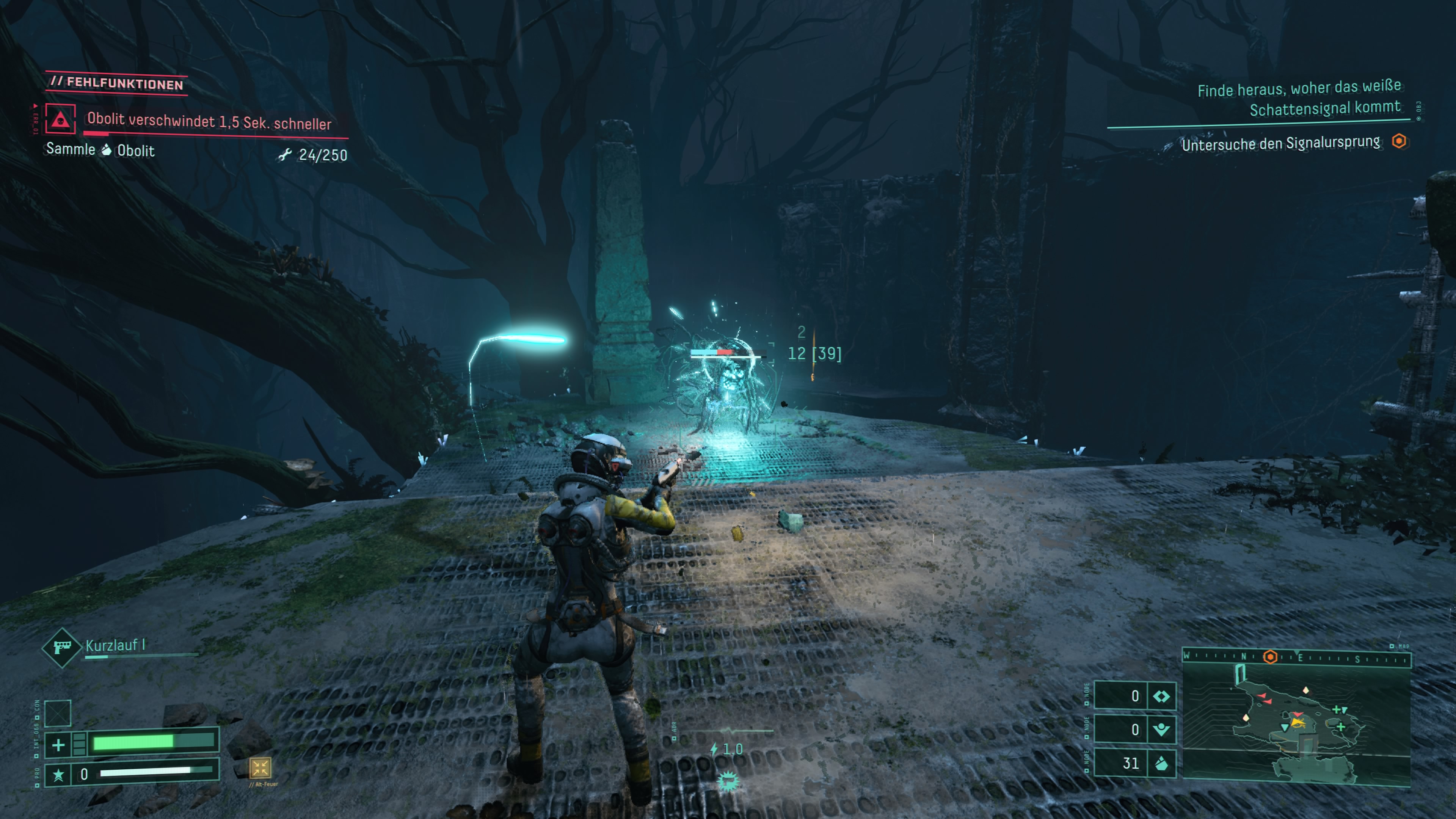This screenshot has width=1456, height=819.
Task: Select the Untersuche den Signalursprung objective
Action: pyautogui.click(x=1280, y=143)
